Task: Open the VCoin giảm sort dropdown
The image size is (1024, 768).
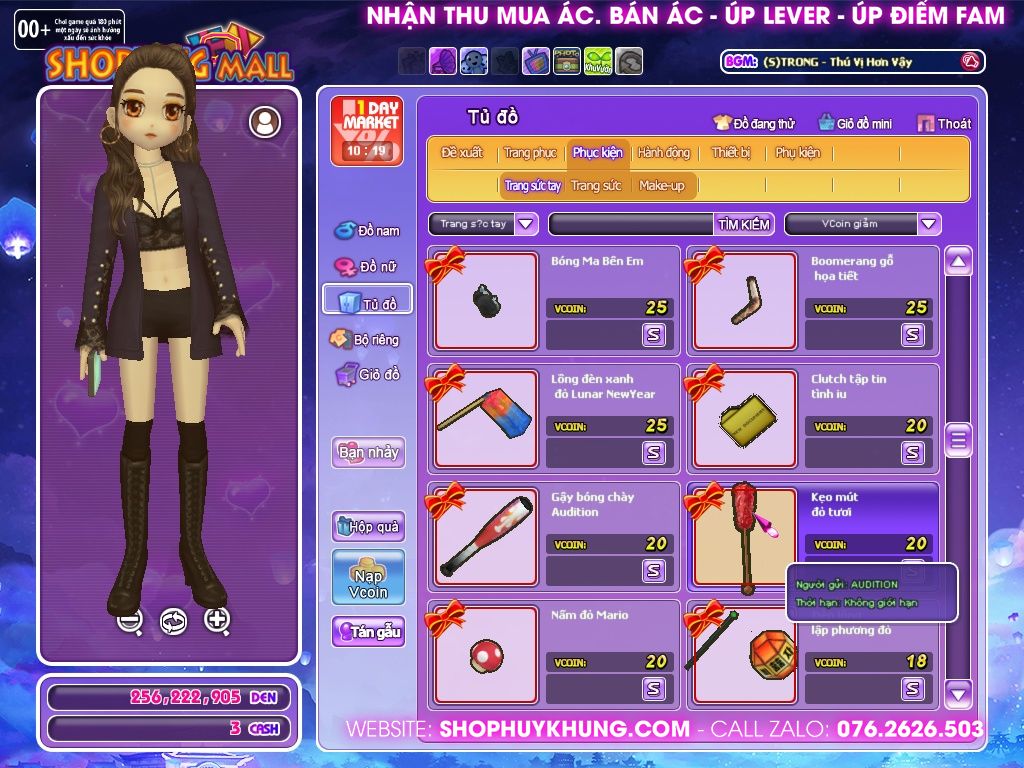Action: (x=929, y=224)
